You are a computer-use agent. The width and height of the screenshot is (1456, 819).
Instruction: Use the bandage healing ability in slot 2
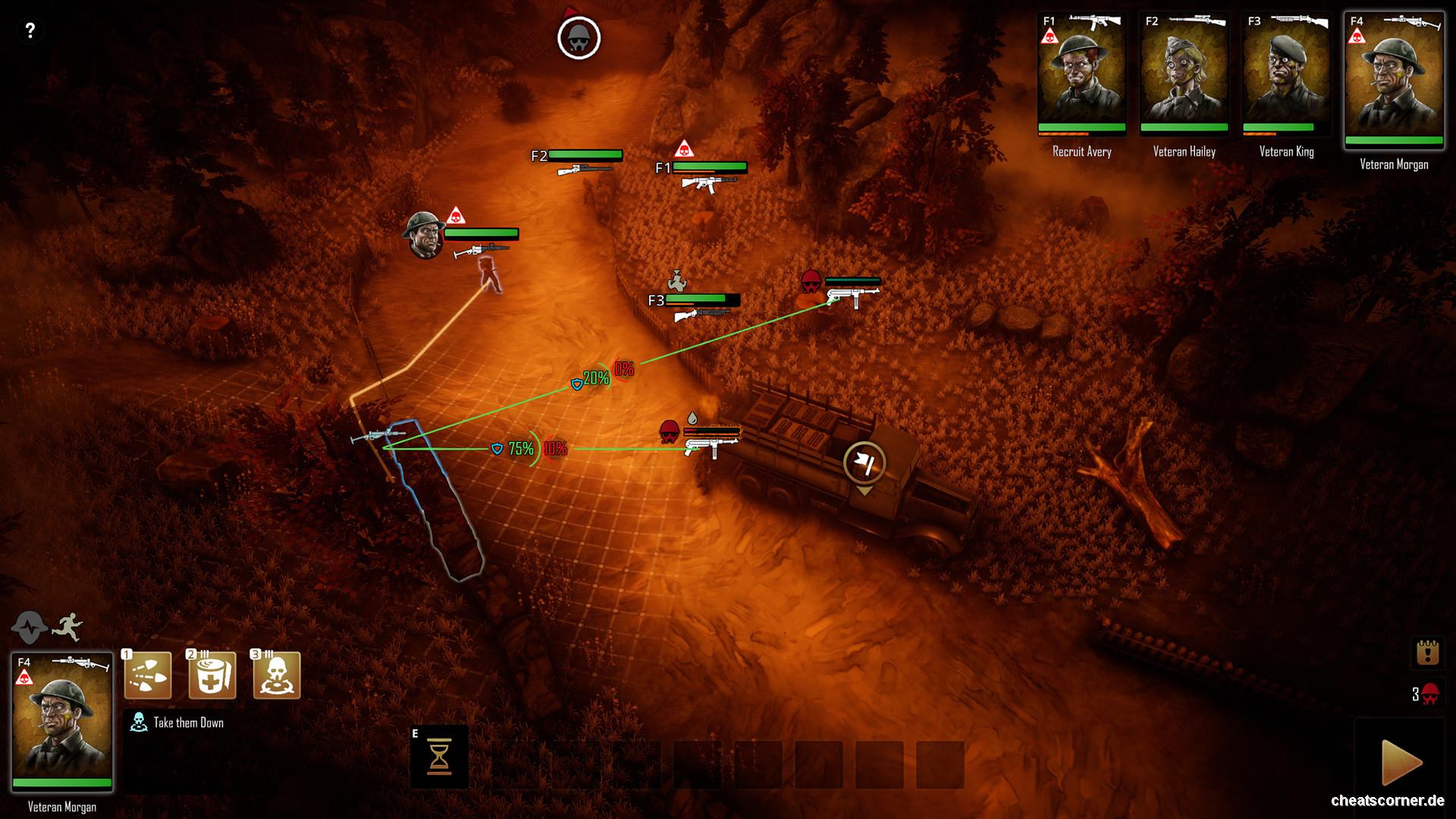coord(212,674)
